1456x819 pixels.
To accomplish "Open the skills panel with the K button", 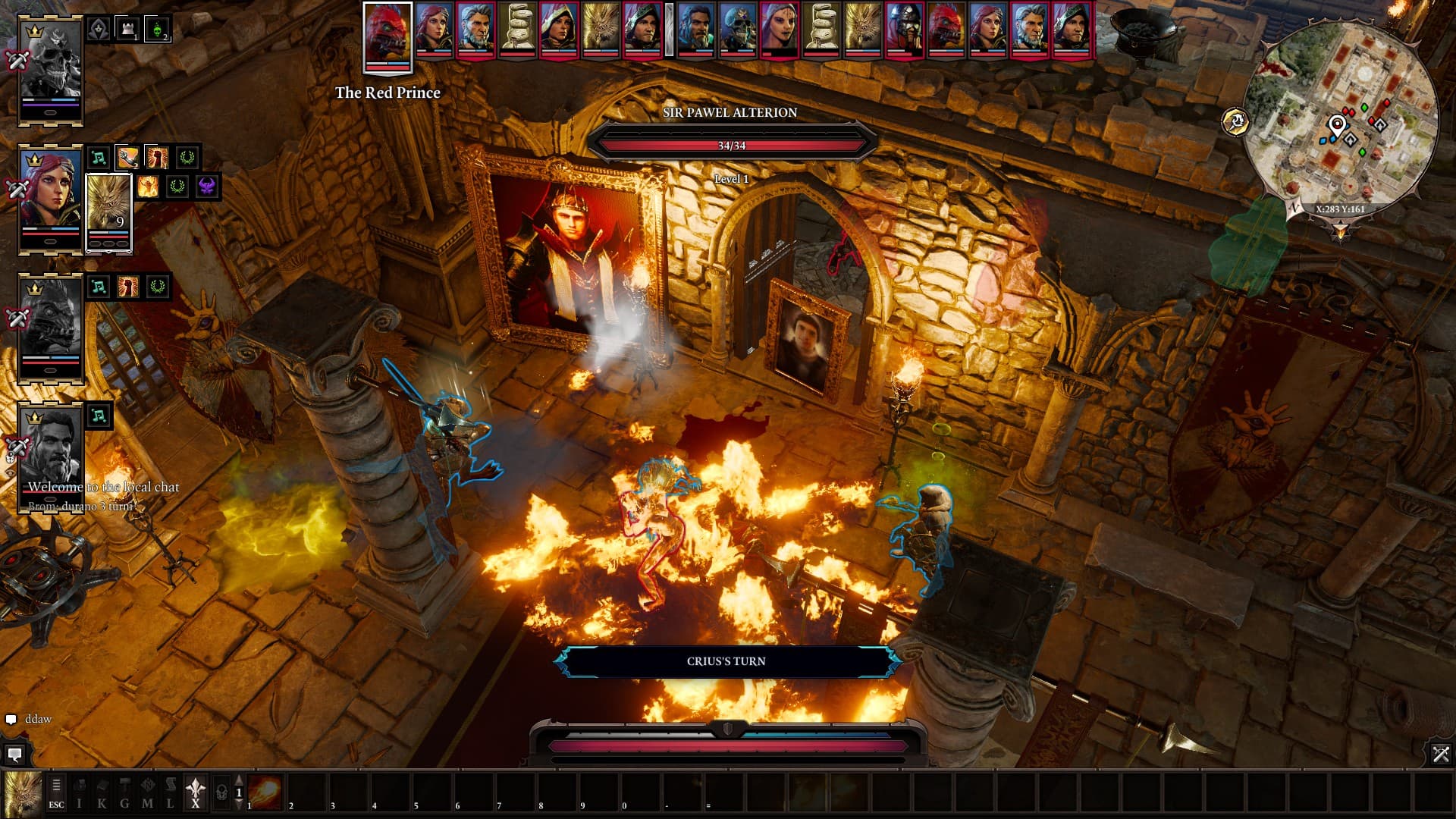I will point(102,793).
